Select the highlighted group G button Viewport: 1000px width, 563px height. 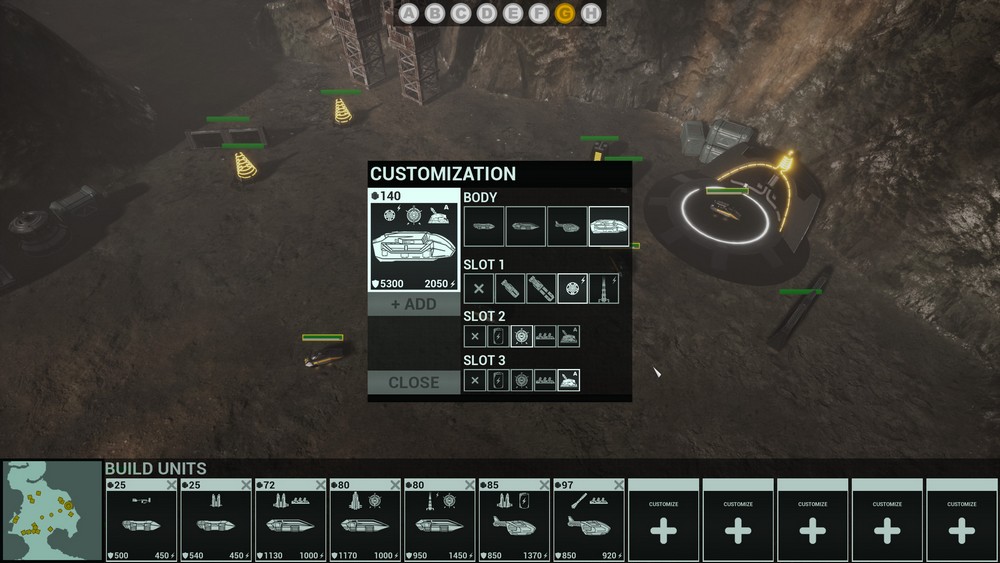[565, 13]
